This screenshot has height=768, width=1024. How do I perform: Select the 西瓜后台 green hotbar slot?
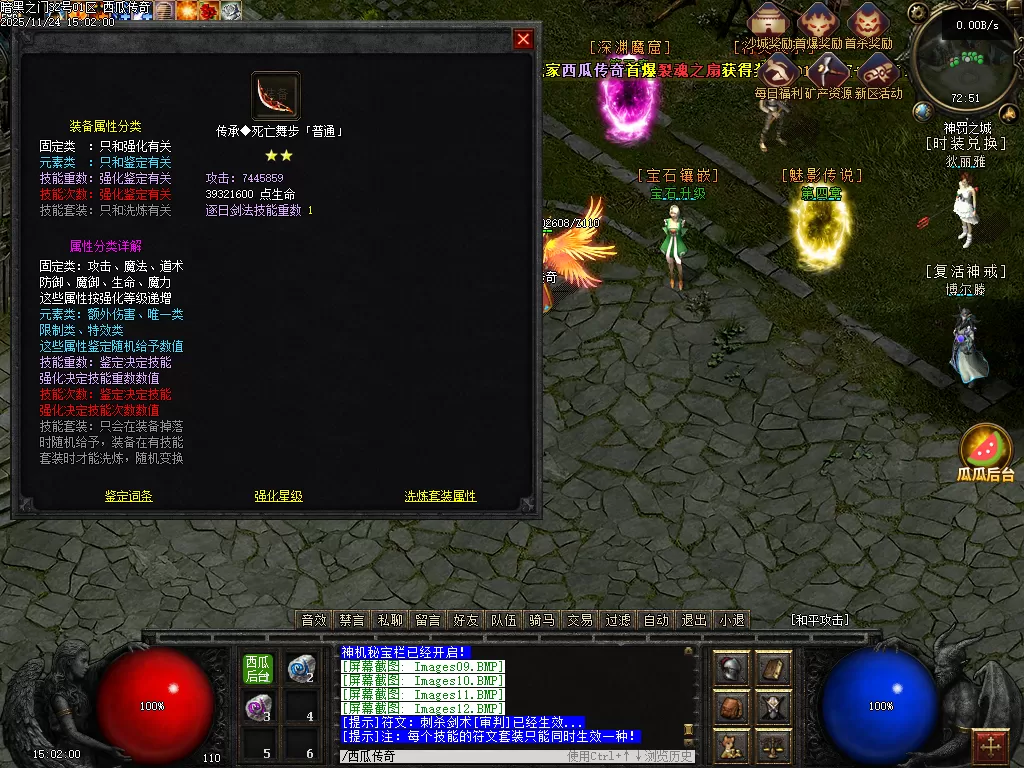[x=258, y=669]
